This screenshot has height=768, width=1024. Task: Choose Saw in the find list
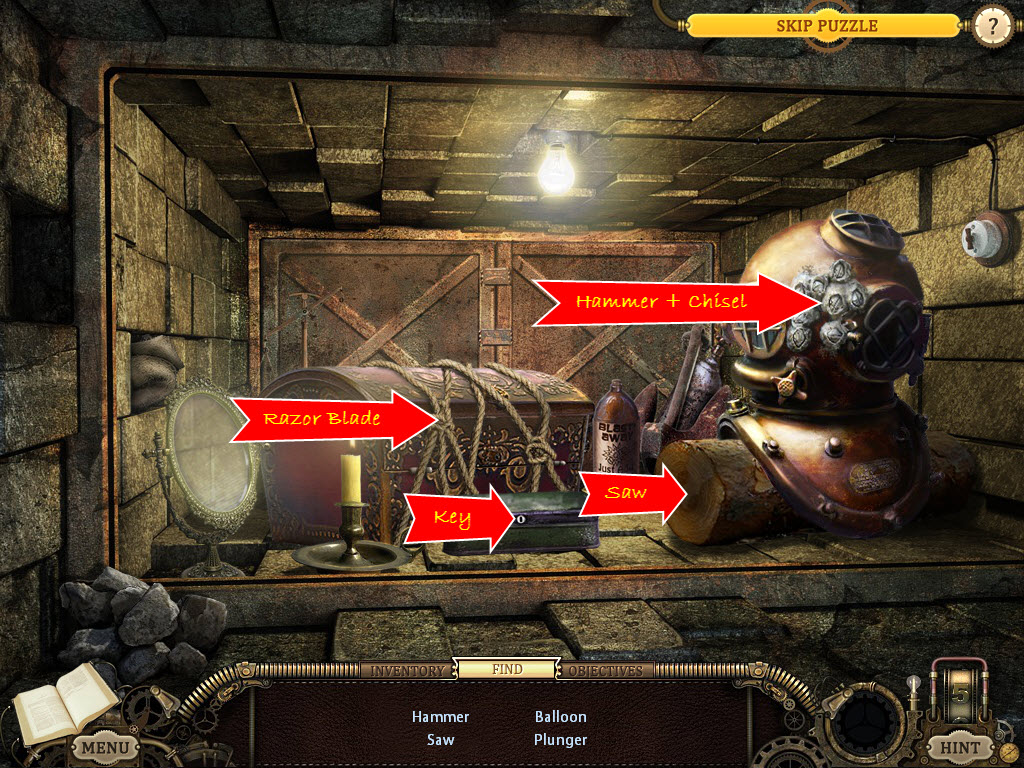(x=440, y=740)
